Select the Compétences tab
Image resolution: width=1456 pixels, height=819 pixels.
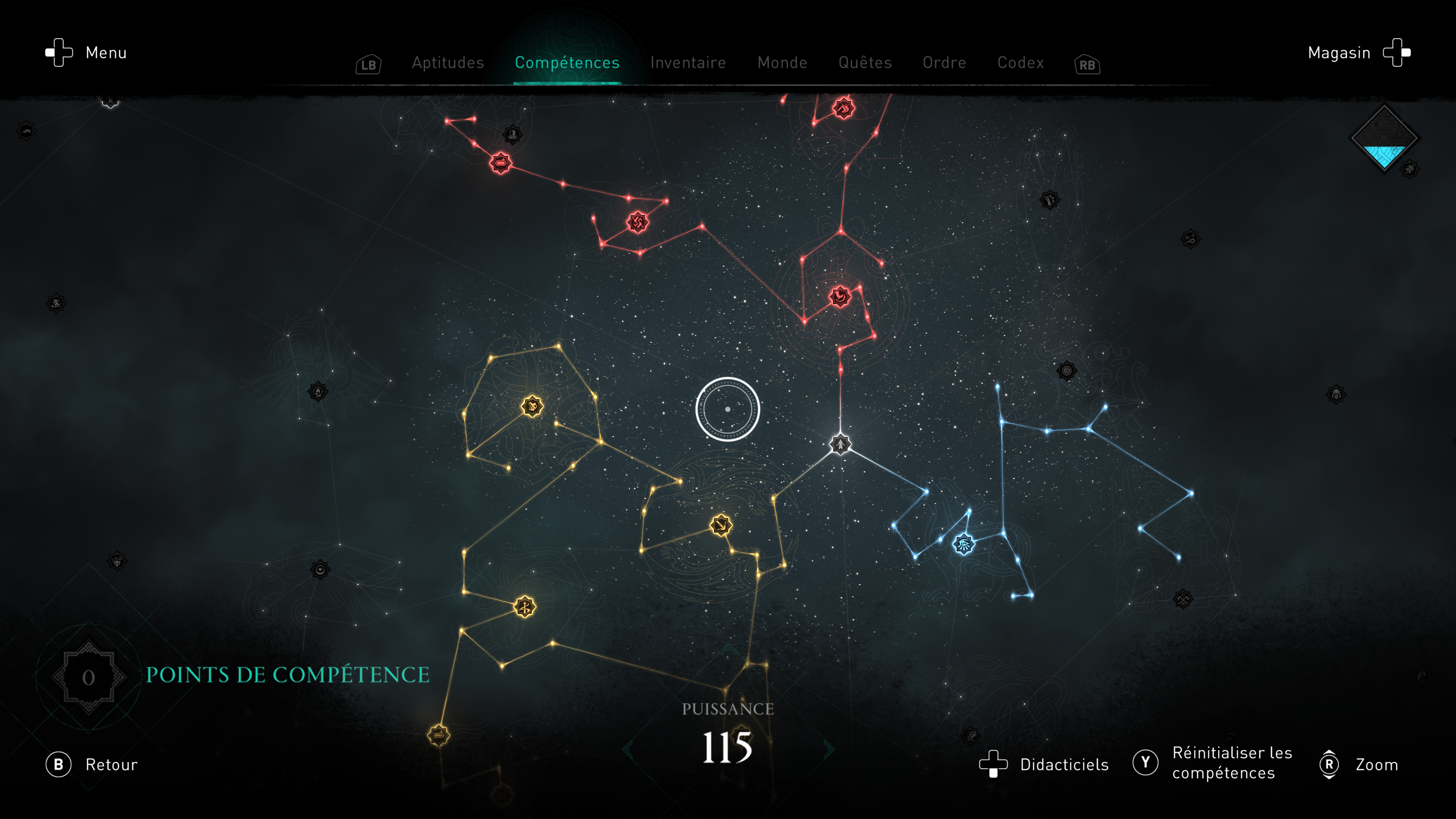coord(567,63)
